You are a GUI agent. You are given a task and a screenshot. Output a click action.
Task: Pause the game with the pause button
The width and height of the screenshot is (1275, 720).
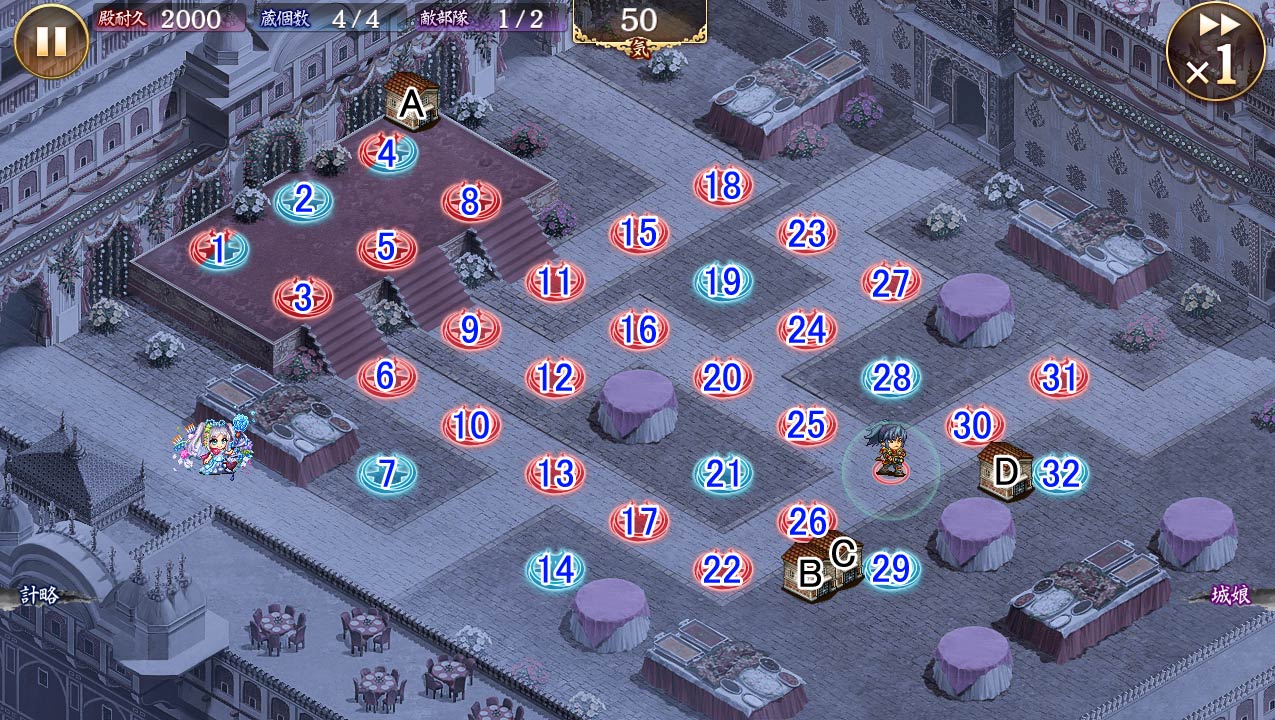pyautogui.click(x=51, y=41)
